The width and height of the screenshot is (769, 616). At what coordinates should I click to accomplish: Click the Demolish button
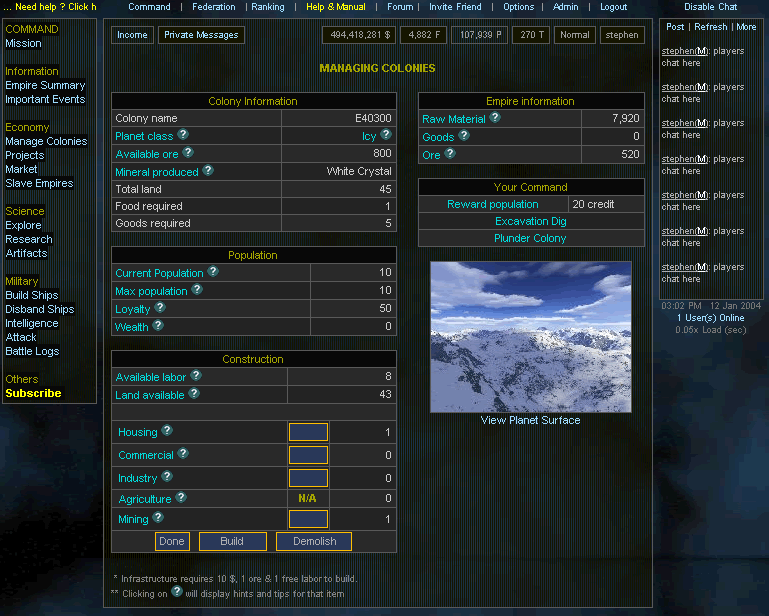click(x=314, y=541)
